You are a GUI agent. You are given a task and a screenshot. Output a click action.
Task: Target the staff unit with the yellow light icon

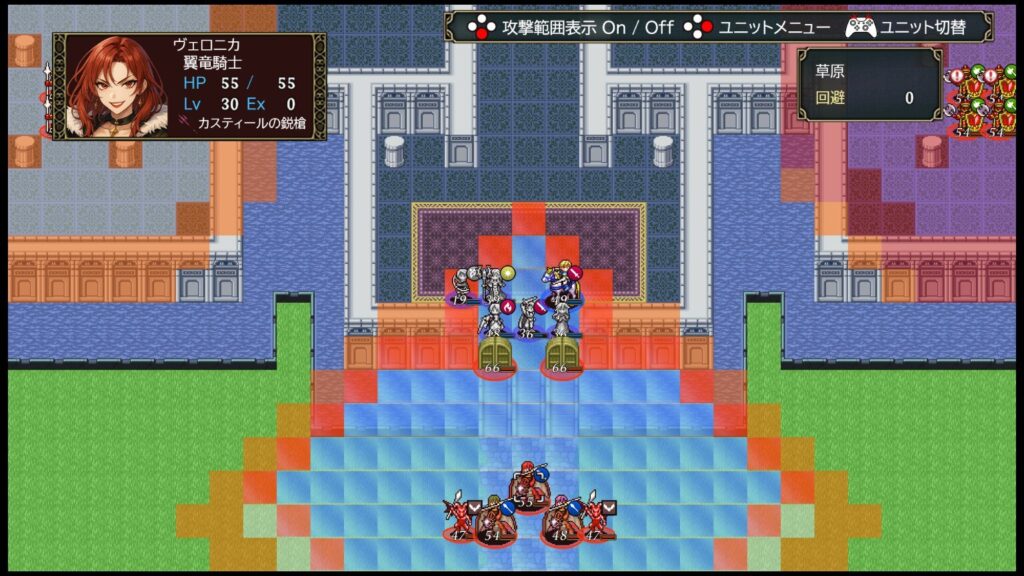pyautogui.click(x=494, y=283)
